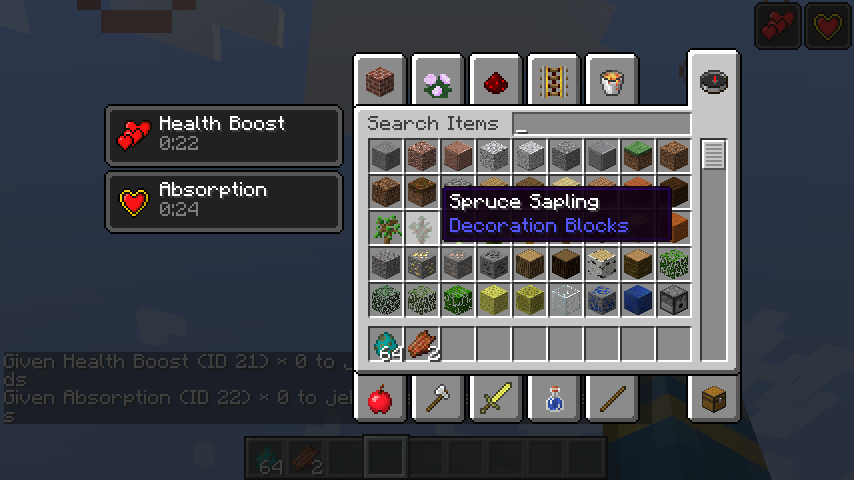Show the Survival Inventory chest tab
Image resolution: width=854 pixels, height=480 pixels.
click(x=713, y=399)
